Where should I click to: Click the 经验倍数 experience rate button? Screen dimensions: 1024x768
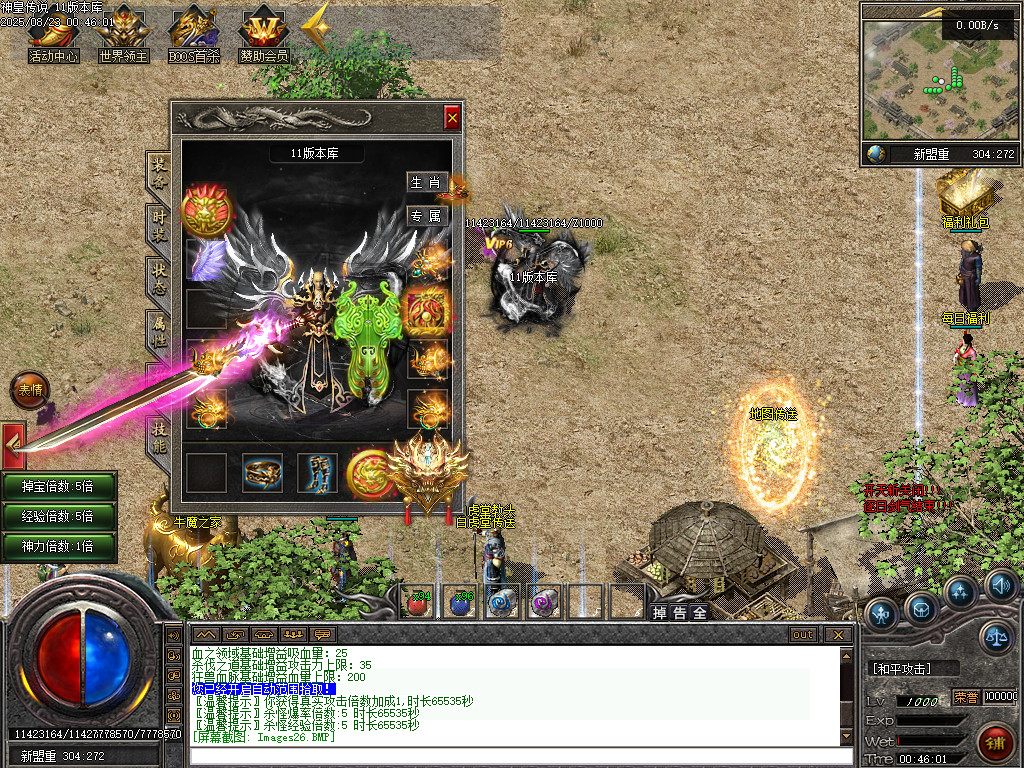point(58,516)
